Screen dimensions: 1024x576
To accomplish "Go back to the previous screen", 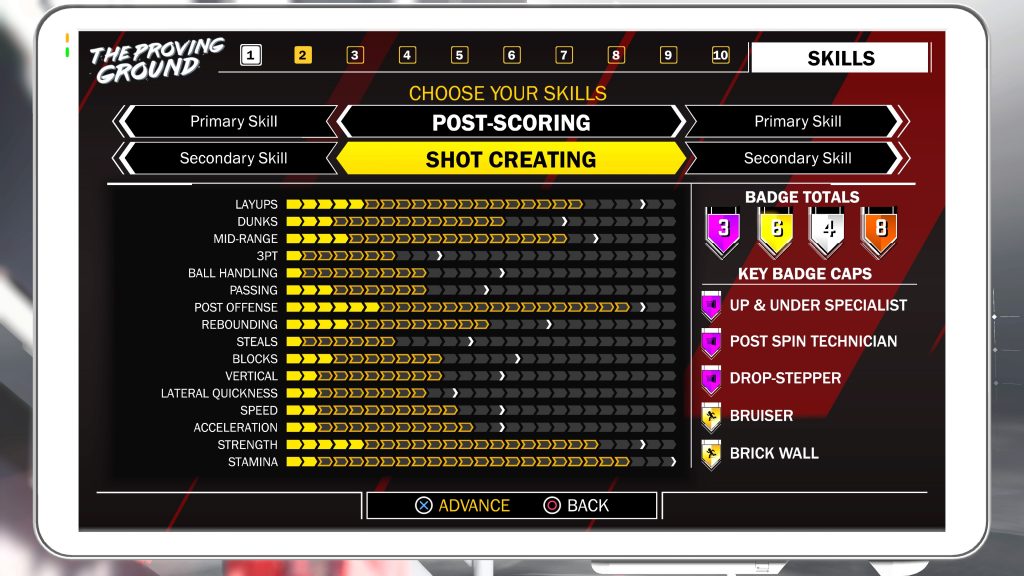I will tap(576, 505).
